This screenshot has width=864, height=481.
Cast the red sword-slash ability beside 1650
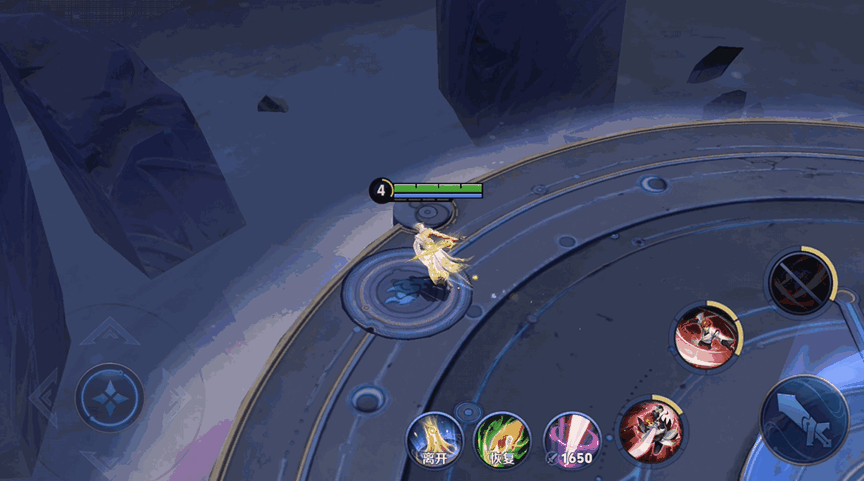coord(651,430)
